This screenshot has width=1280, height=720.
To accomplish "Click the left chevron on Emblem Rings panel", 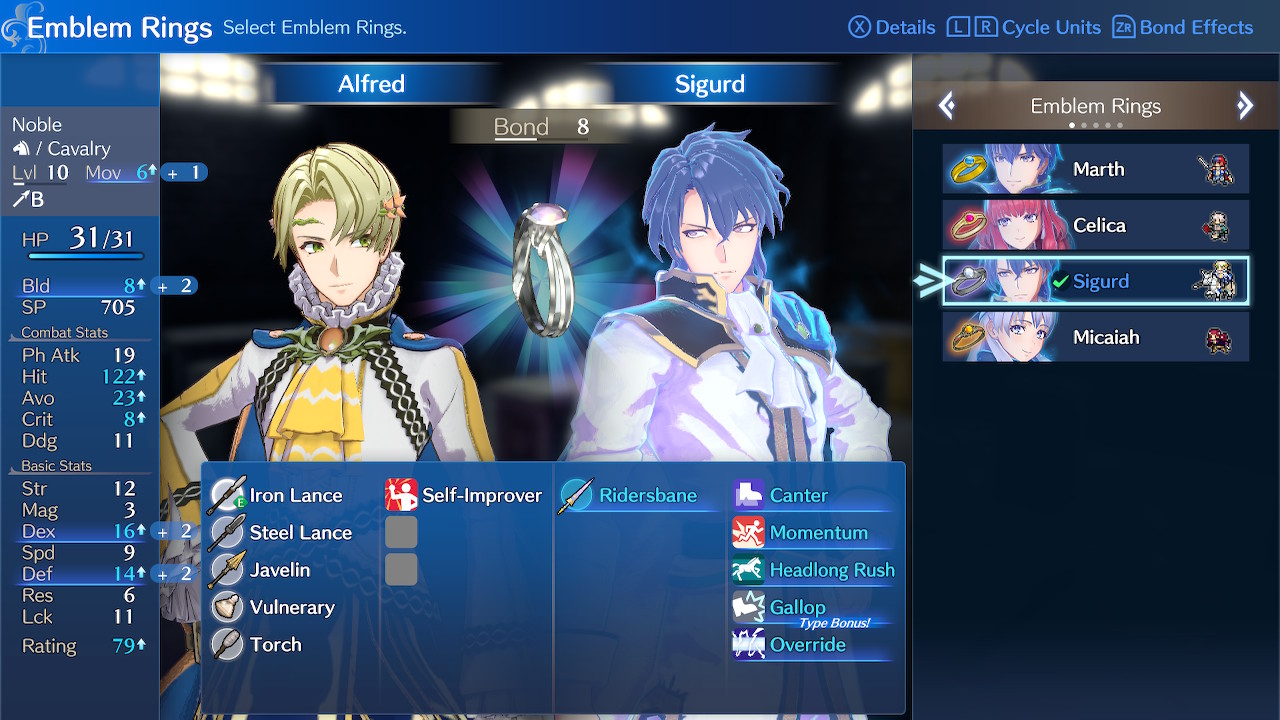I will coord(946,105).
